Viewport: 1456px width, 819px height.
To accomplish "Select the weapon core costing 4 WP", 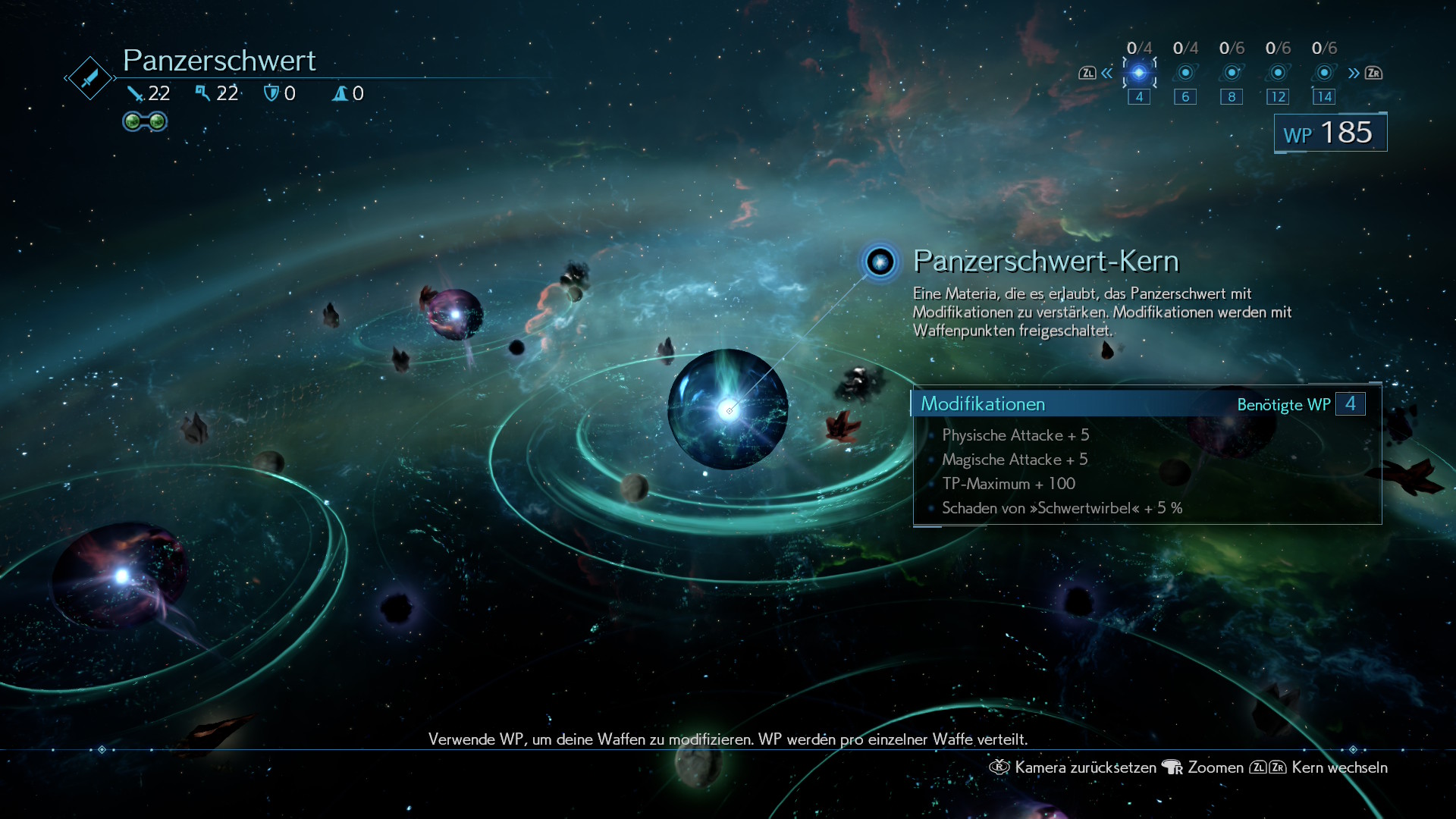I will click(1139, 74).
